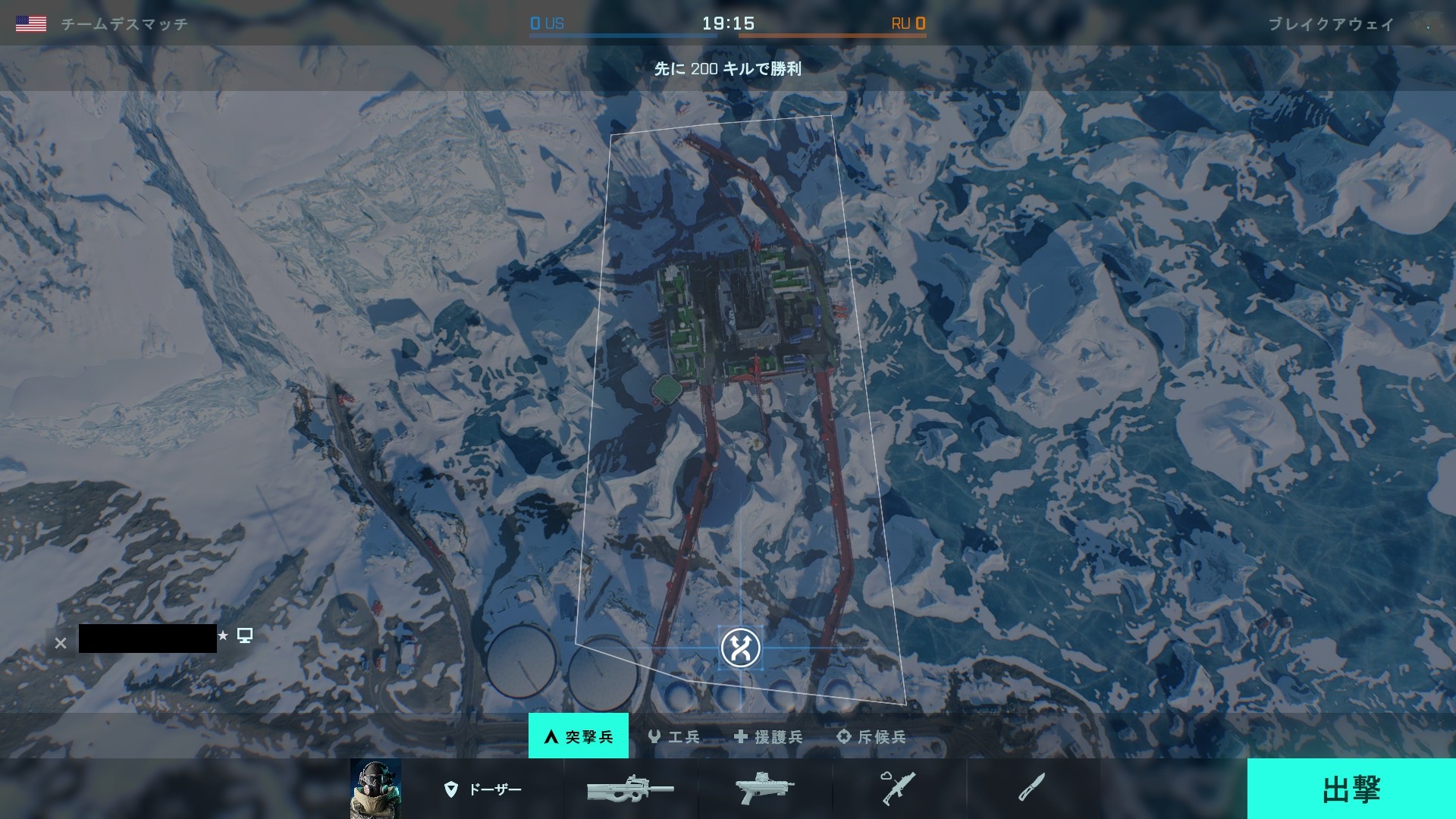The image size is (1456, 819).
Task: Select the primary weapon slot with P90
Action: coord(630,789)
